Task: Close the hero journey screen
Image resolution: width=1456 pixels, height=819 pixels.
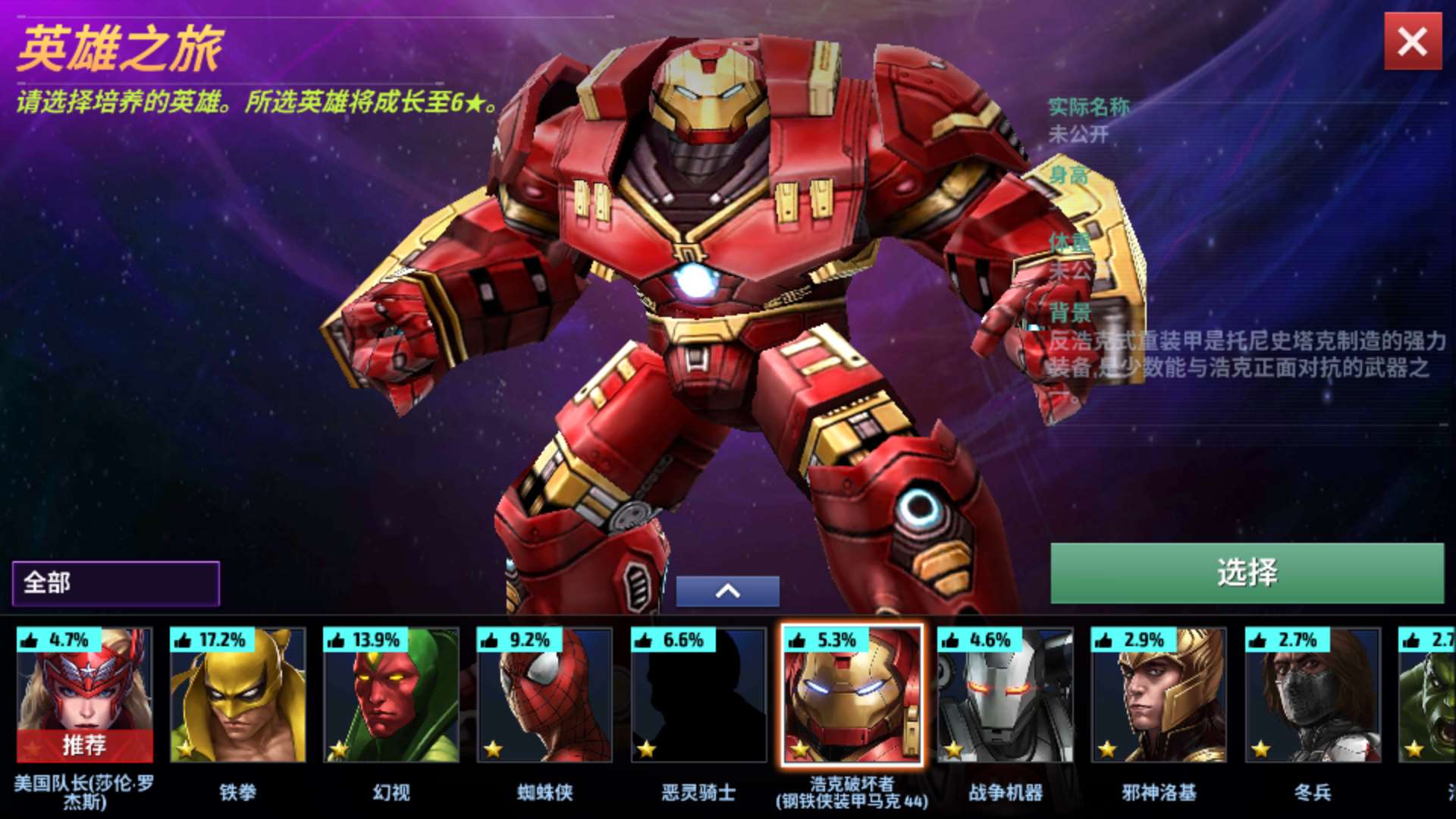Action: click(1413, 42)
